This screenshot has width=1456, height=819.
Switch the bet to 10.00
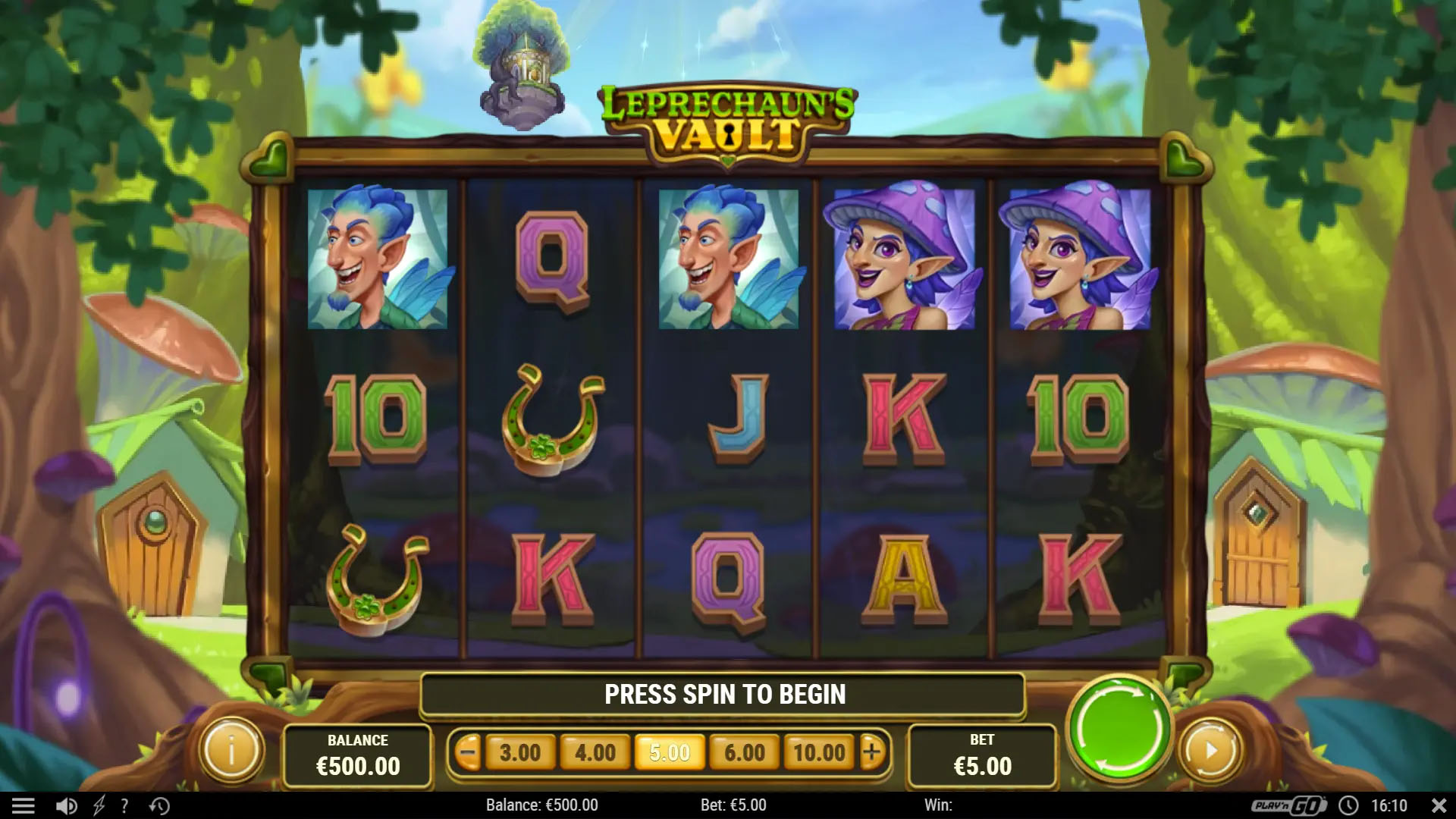[819, 753]
